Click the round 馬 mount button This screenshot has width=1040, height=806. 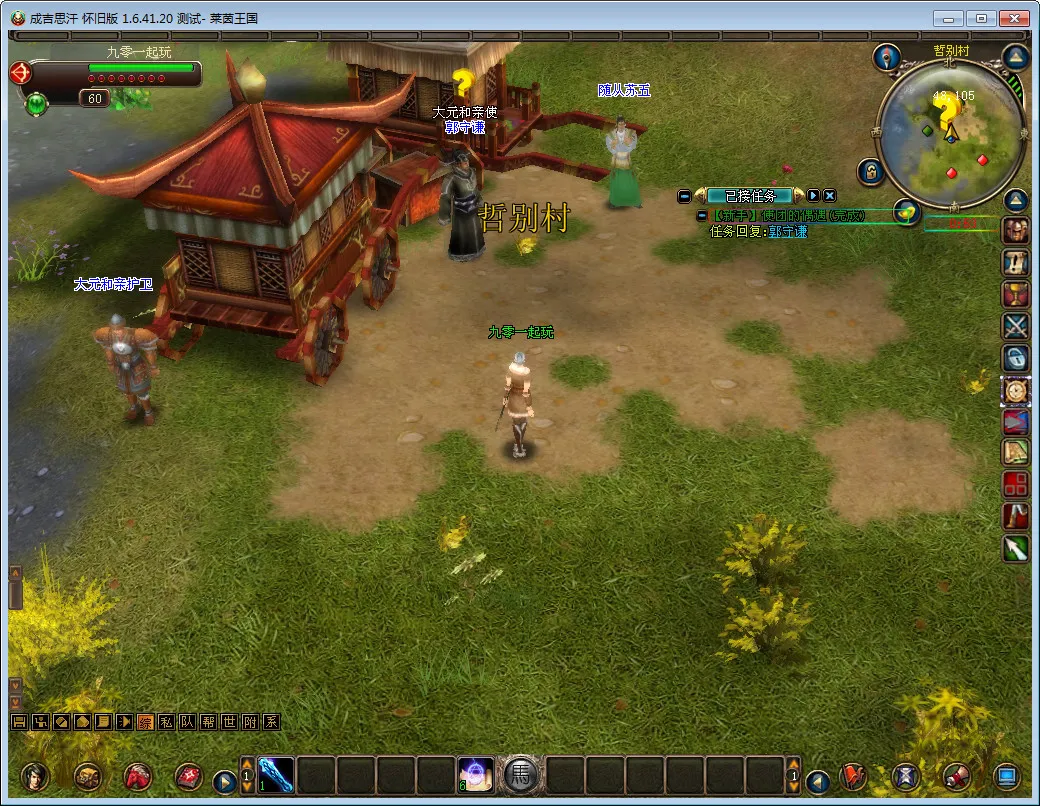(521, 775)
